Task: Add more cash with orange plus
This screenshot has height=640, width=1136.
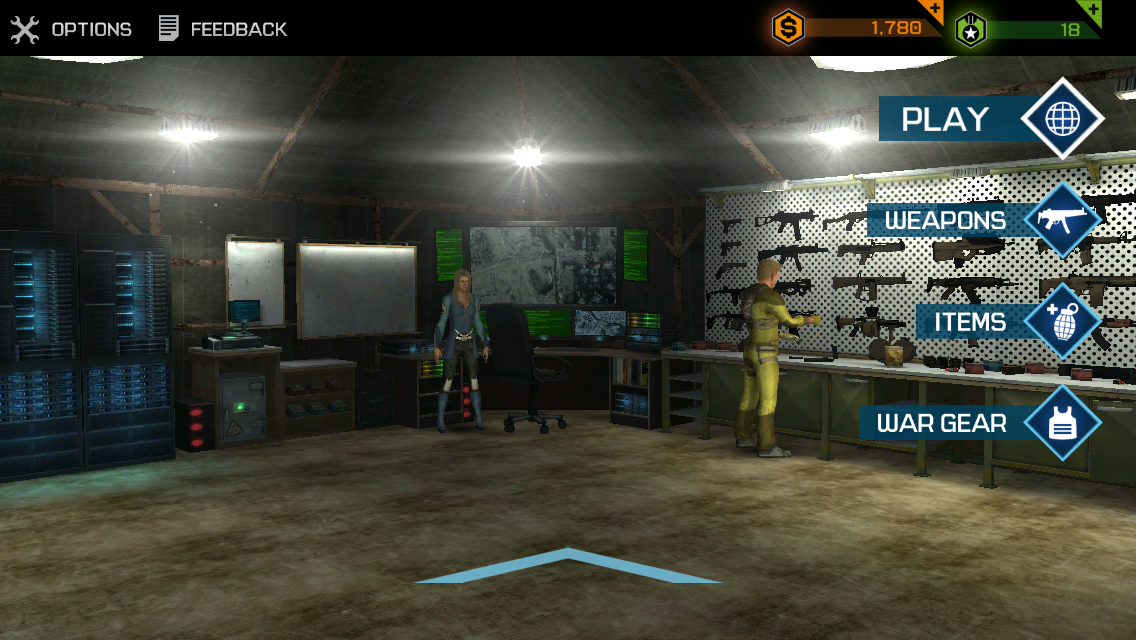Action: point(934,12)
